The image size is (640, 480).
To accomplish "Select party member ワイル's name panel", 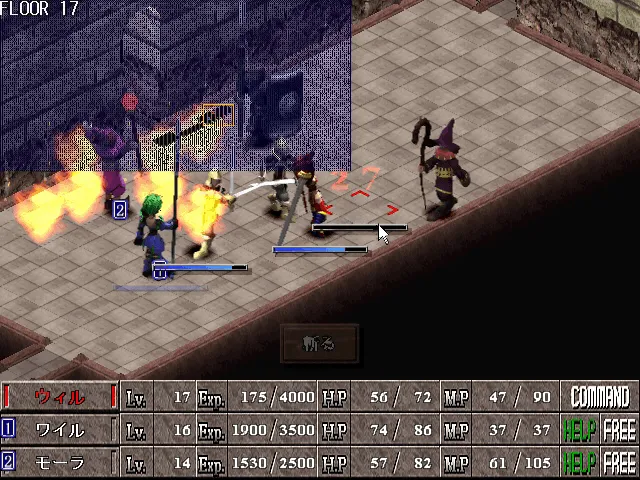I will (x=60, y=430).
